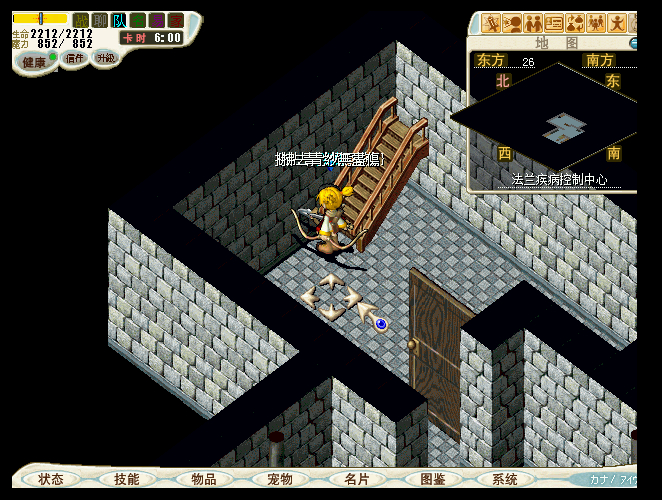Open the 图鉴 album menu
The image size is (662, 500).
coord(433,480)
